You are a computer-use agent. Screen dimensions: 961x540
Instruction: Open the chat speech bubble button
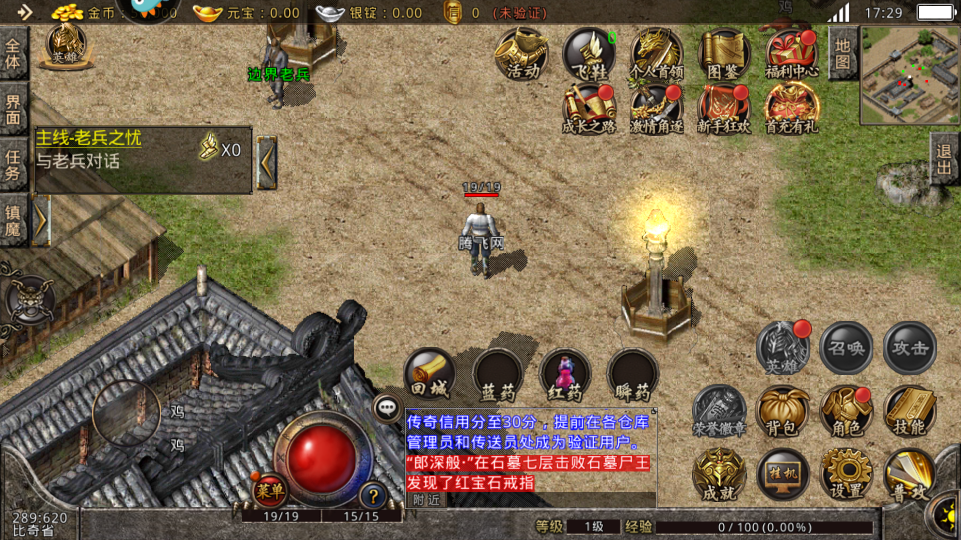coord(387,407)
